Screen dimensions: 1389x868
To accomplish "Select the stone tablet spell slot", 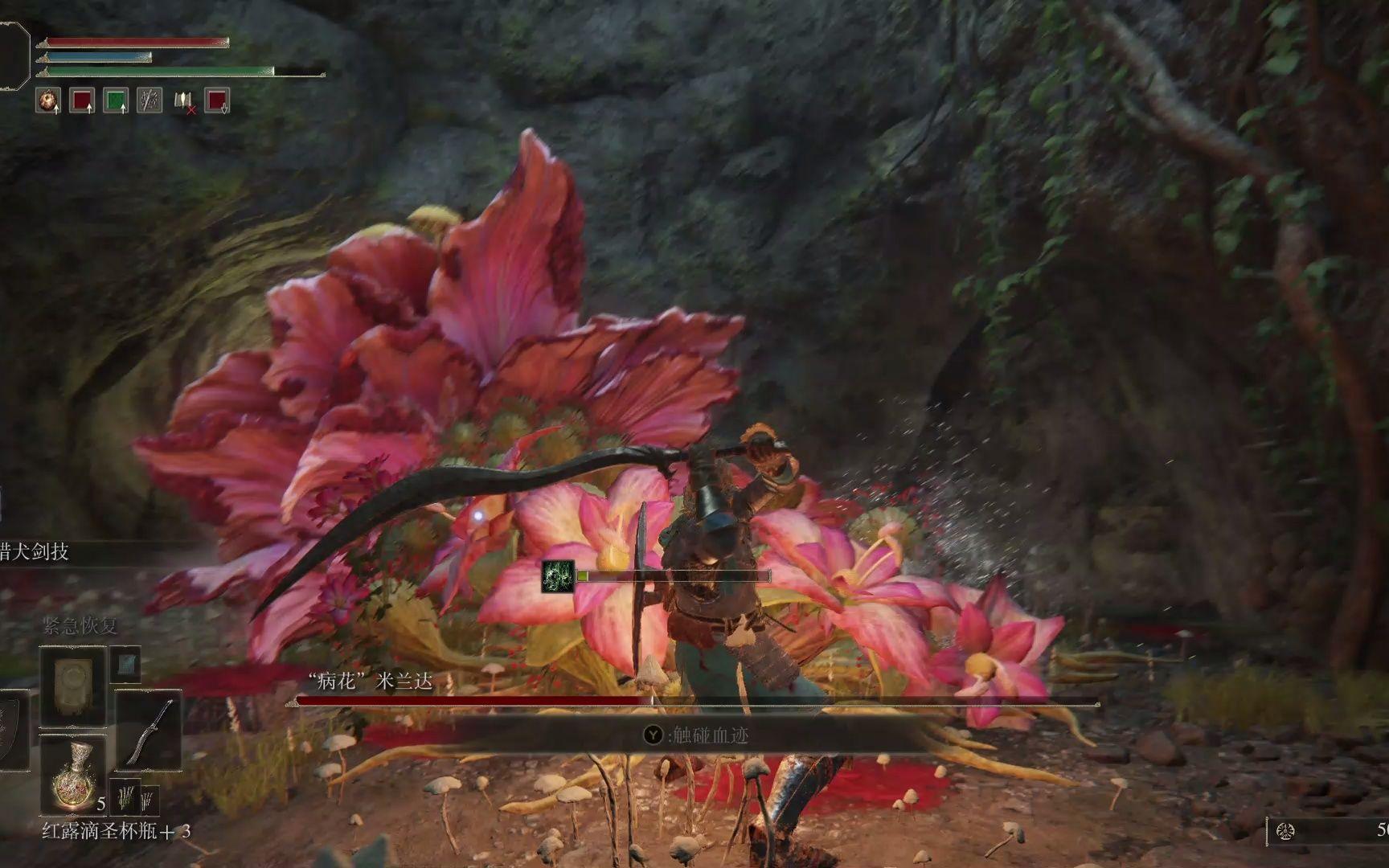I will click(73, 686).
